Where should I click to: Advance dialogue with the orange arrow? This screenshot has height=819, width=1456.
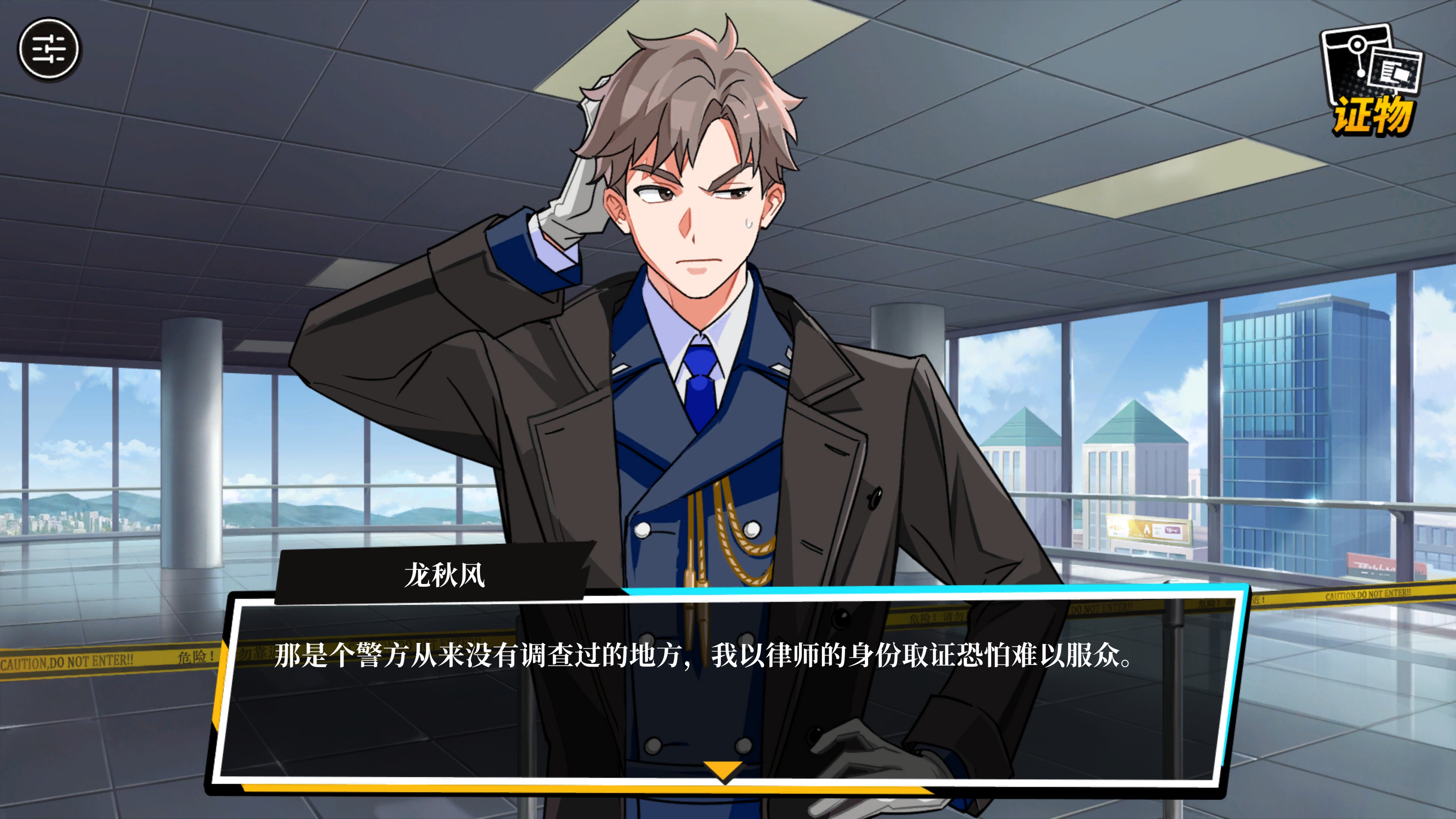tap(723, 770)
